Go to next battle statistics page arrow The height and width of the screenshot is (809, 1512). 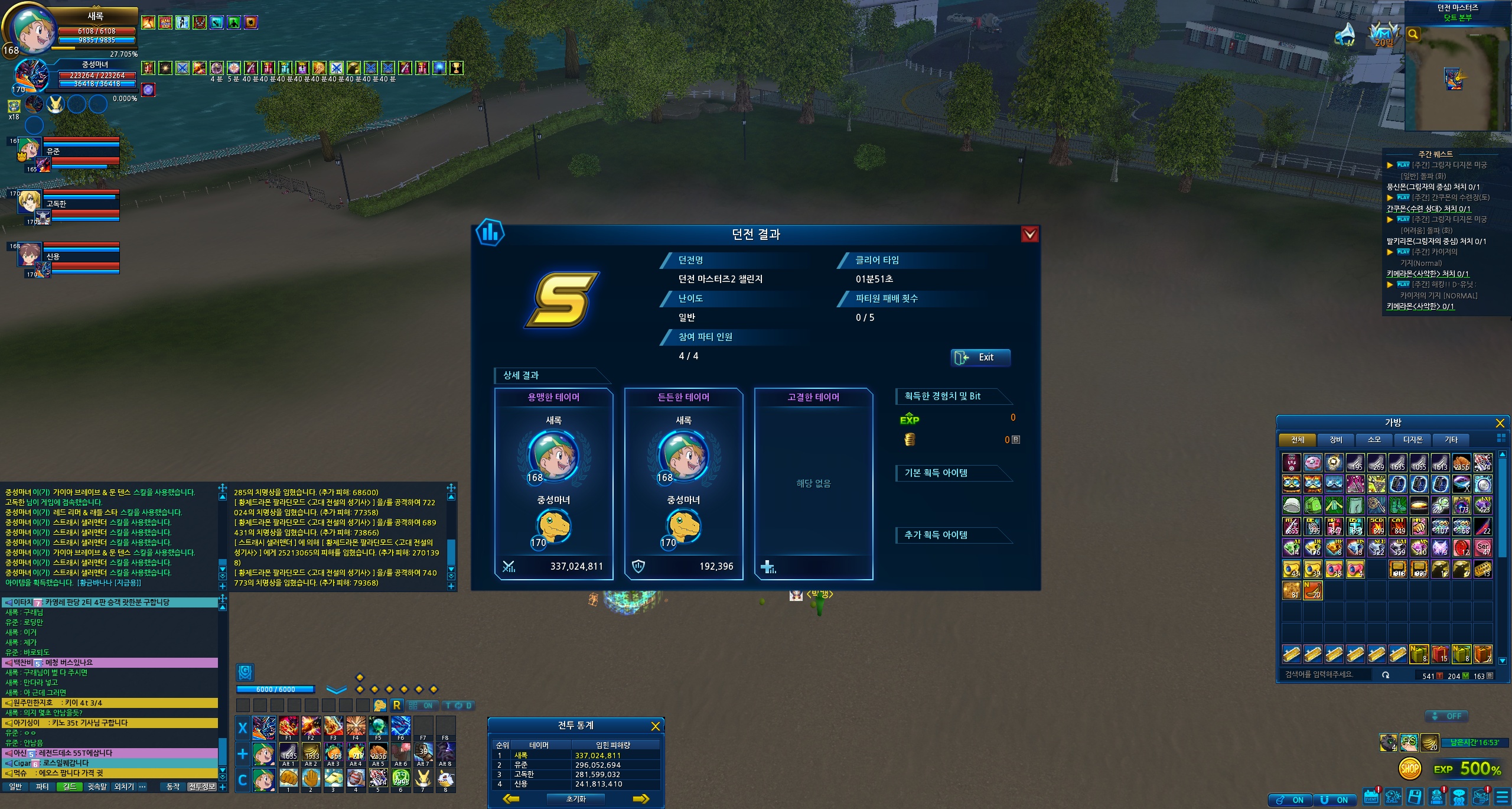tap(641, 799)
